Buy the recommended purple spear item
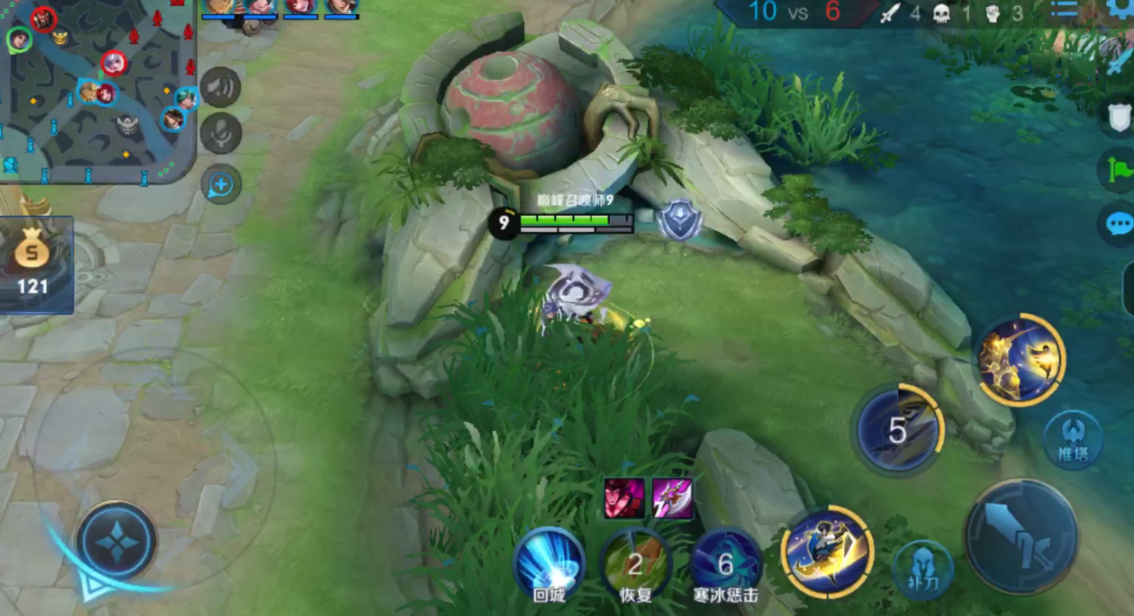Viewport: 1134px width, 616px height. click(672, 498)
